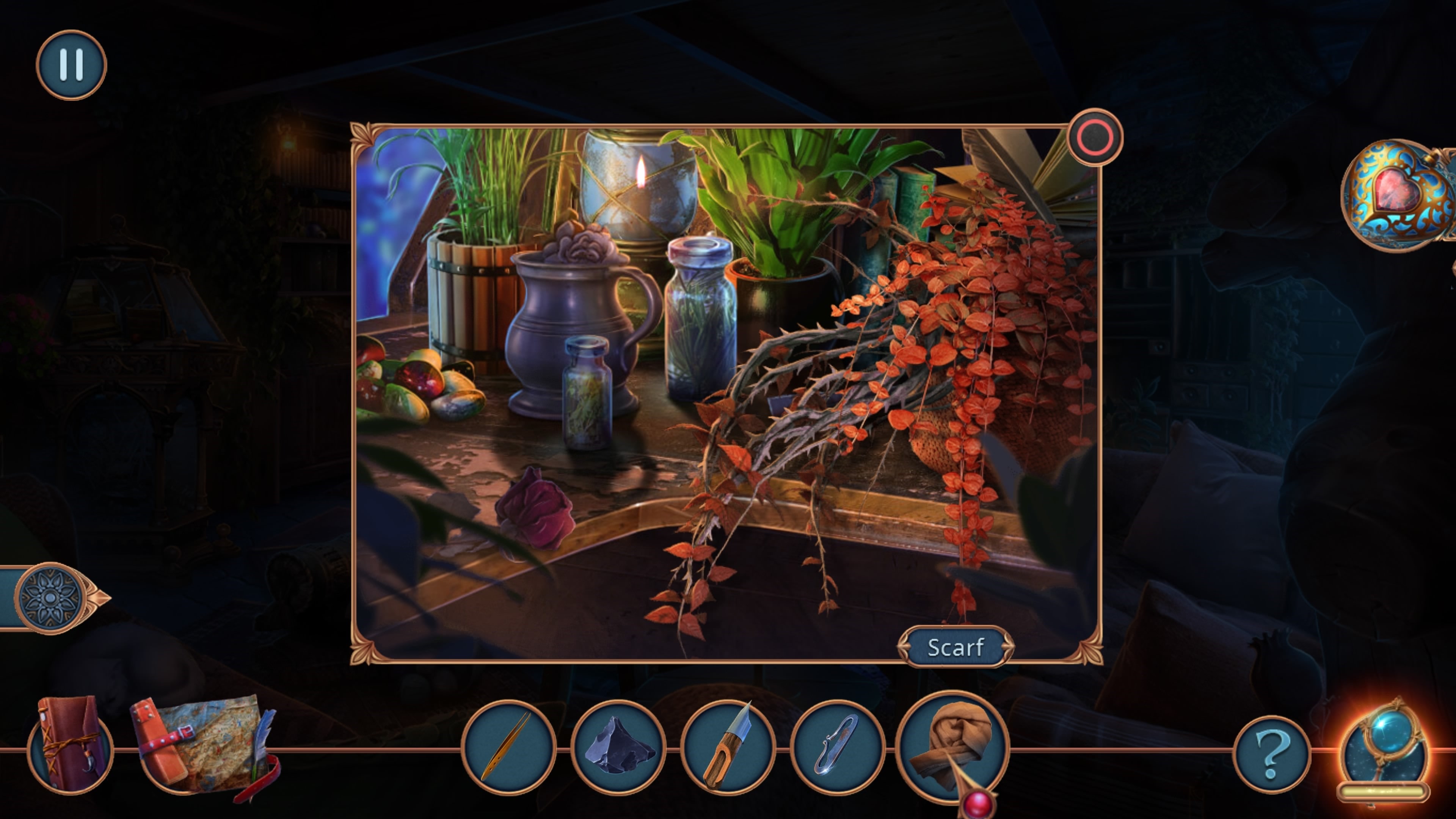
Task: Open the leather journal
Action: [x=71, y=744]
